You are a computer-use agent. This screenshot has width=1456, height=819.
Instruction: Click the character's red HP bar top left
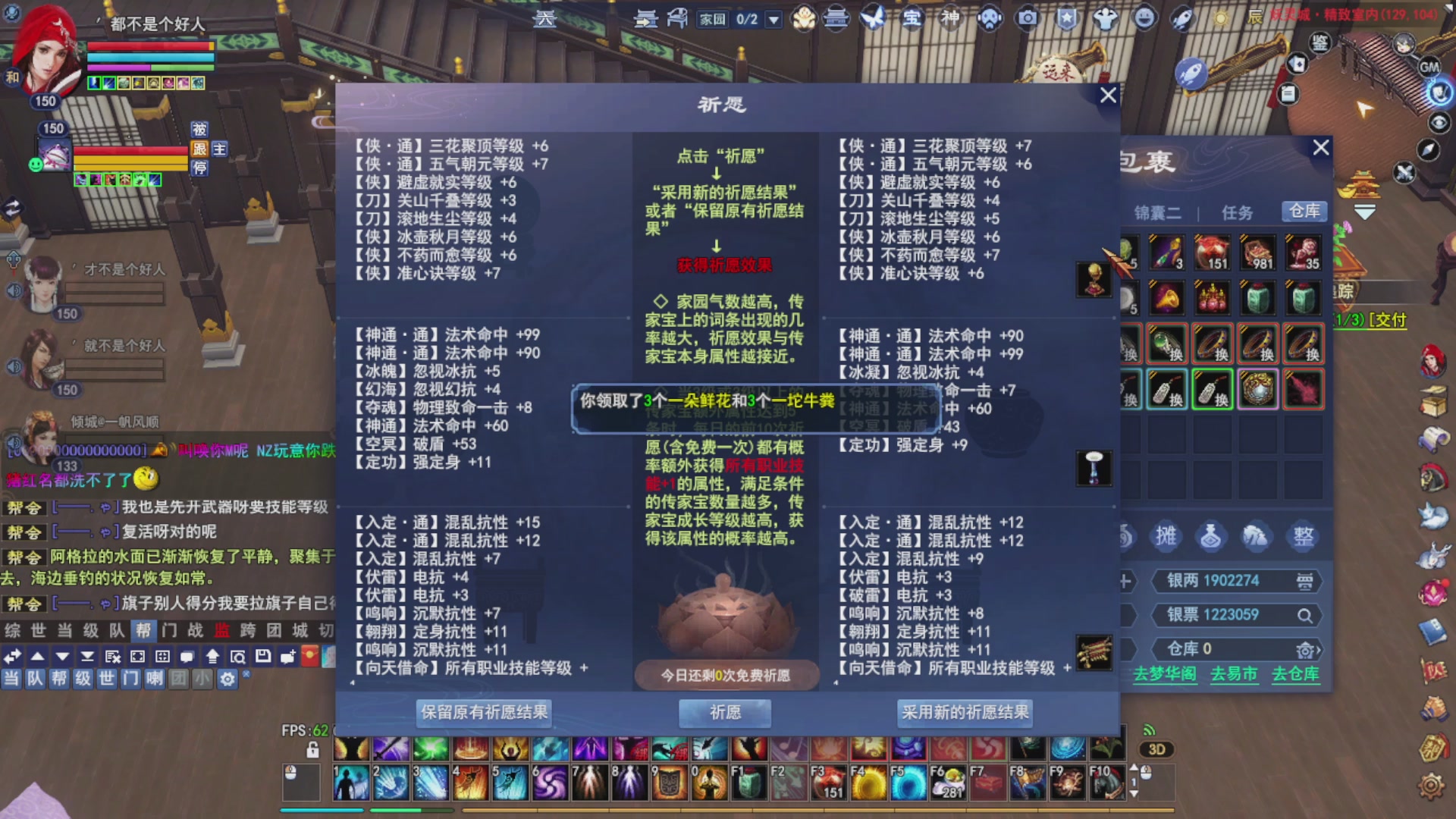point(148,45)
